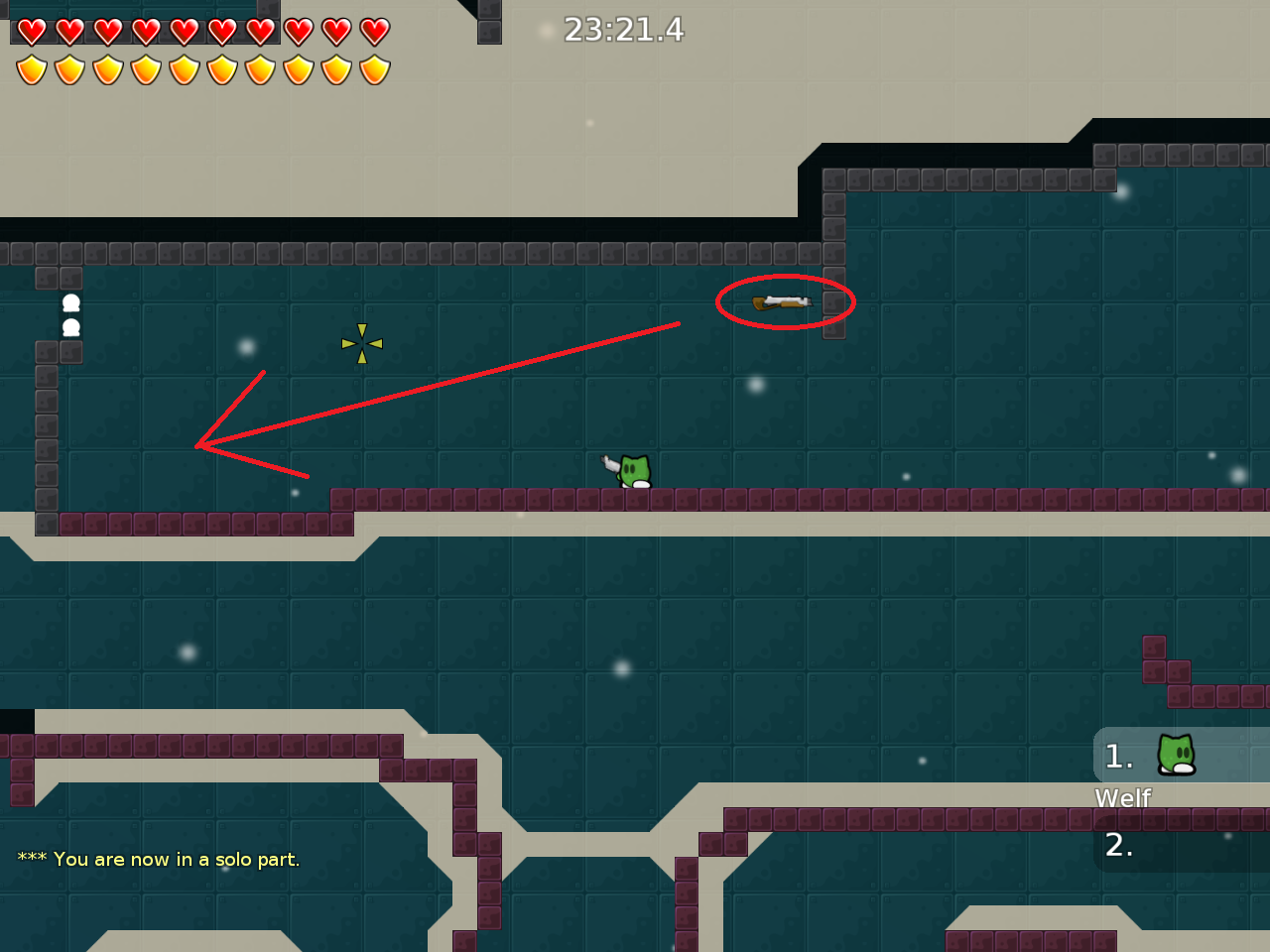Click the race timer showing 23:21.4
The image size is (1270, 952).
coord(622,31)
